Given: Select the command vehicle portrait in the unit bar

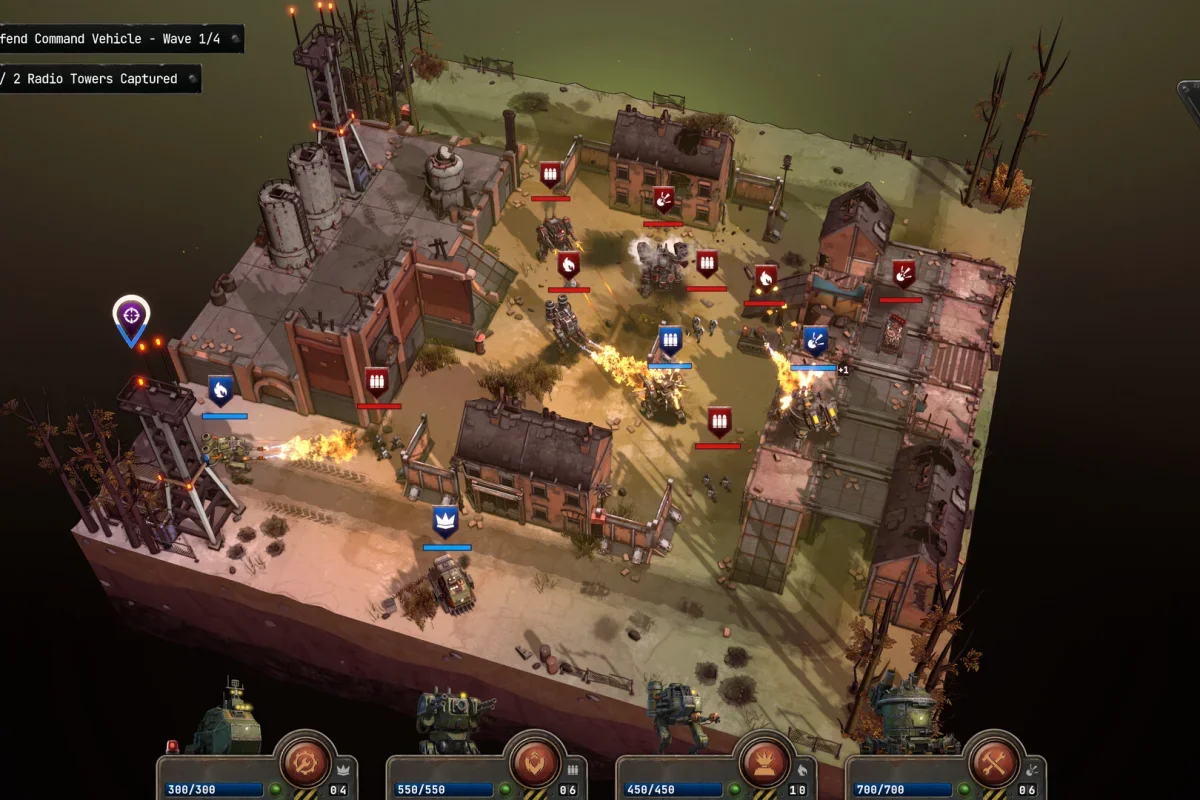Looking at the screenshot, I should click(223, 718).
